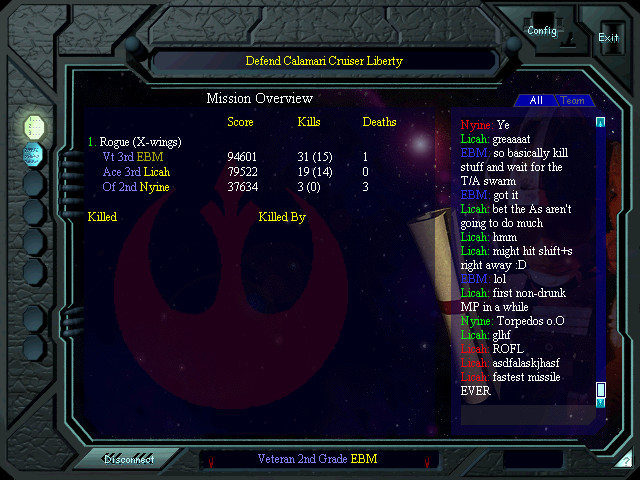This screenshot has width=640, height=480.
Task: Switch chat to the All tab
Action: click(536, 100)
